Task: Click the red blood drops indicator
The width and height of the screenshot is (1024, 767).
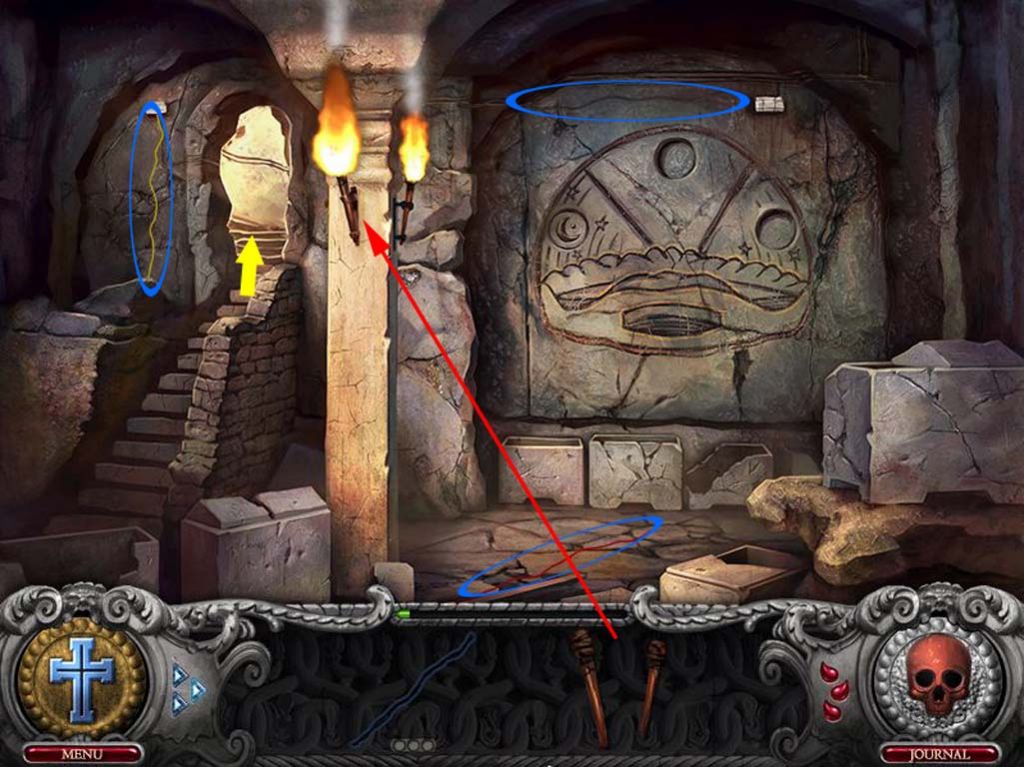Action: [x=832, y=690]
